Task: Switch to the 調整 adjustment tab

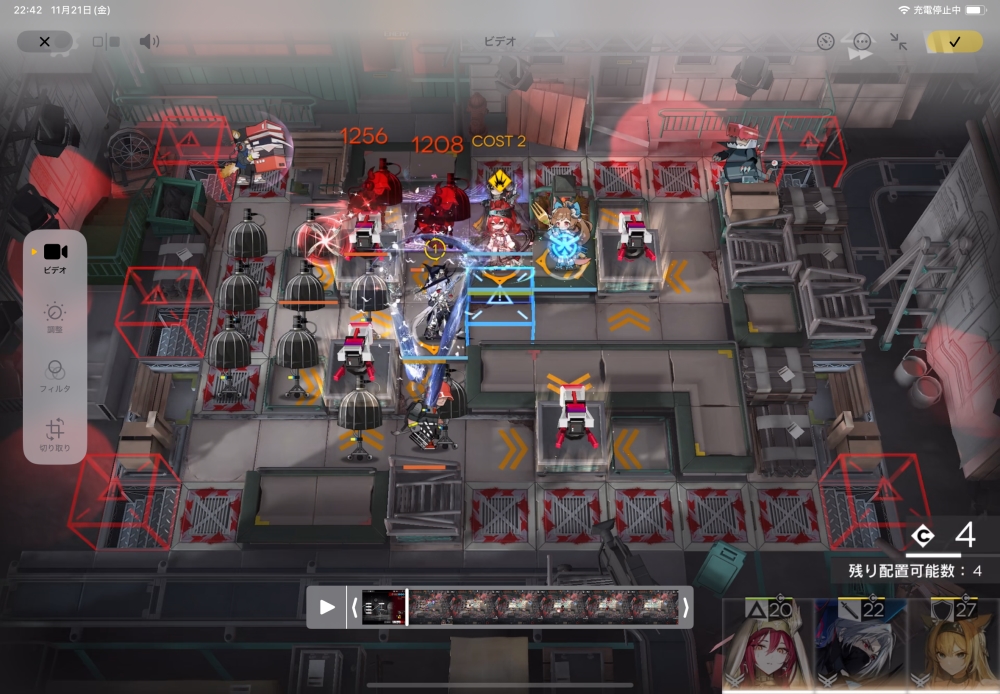Action: [55, 317]
